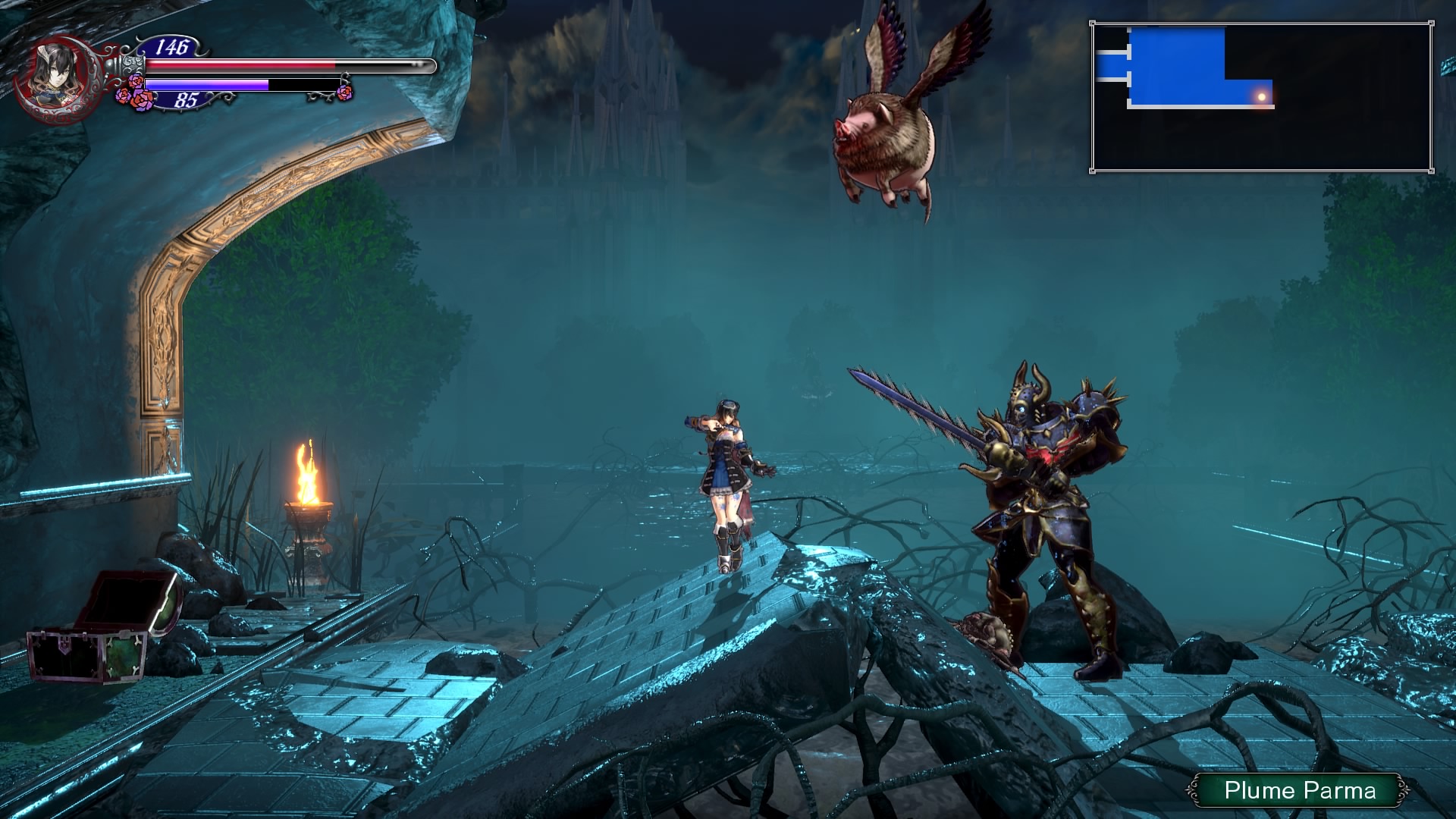Image resolution: width=1456 pixels, height=819 pixels.
Task: Click the Plume Parma item notification
Action: [1300, 791]
